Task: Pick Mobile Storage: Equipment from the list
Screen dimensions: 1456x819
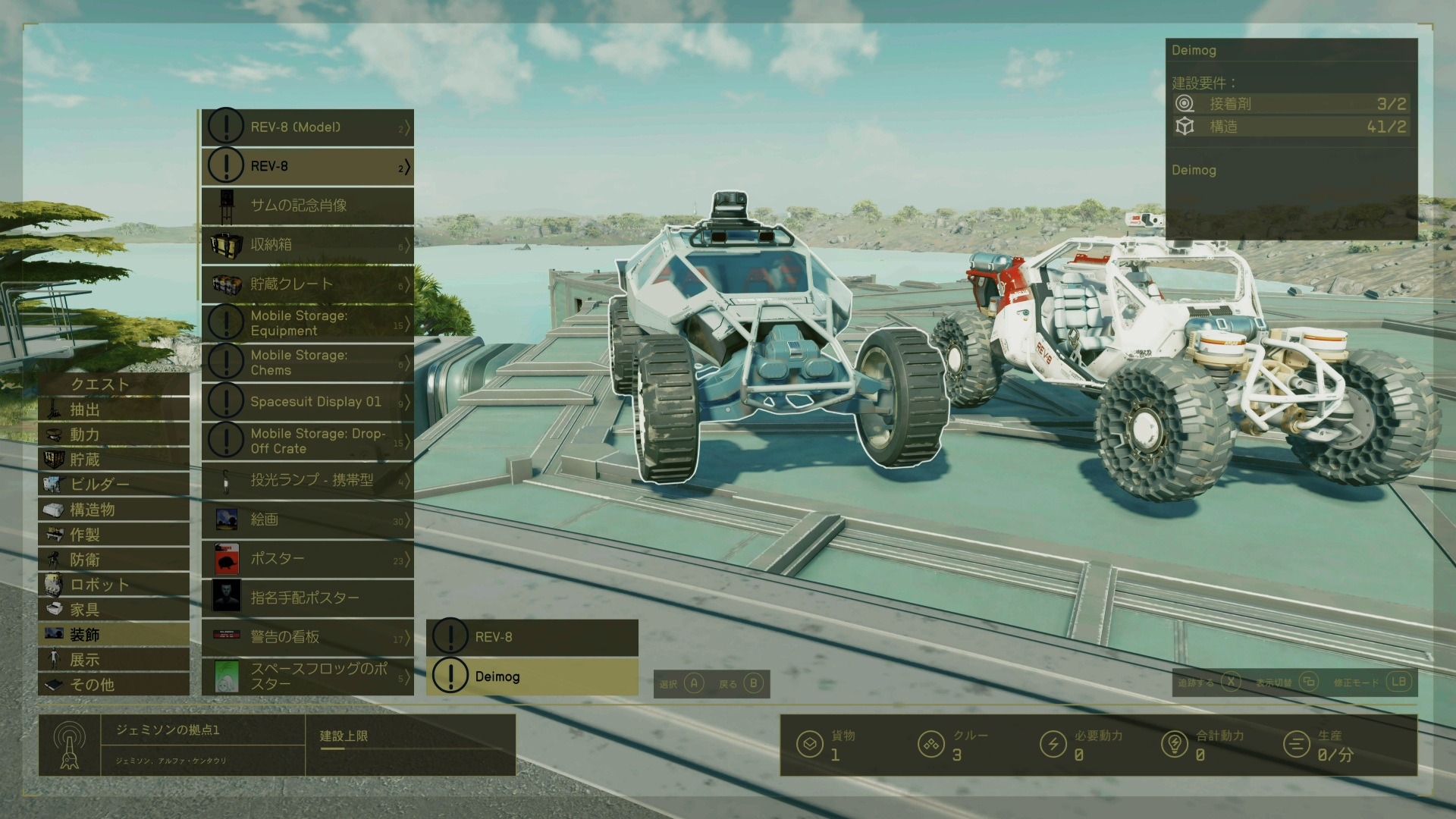Action: 307,323
